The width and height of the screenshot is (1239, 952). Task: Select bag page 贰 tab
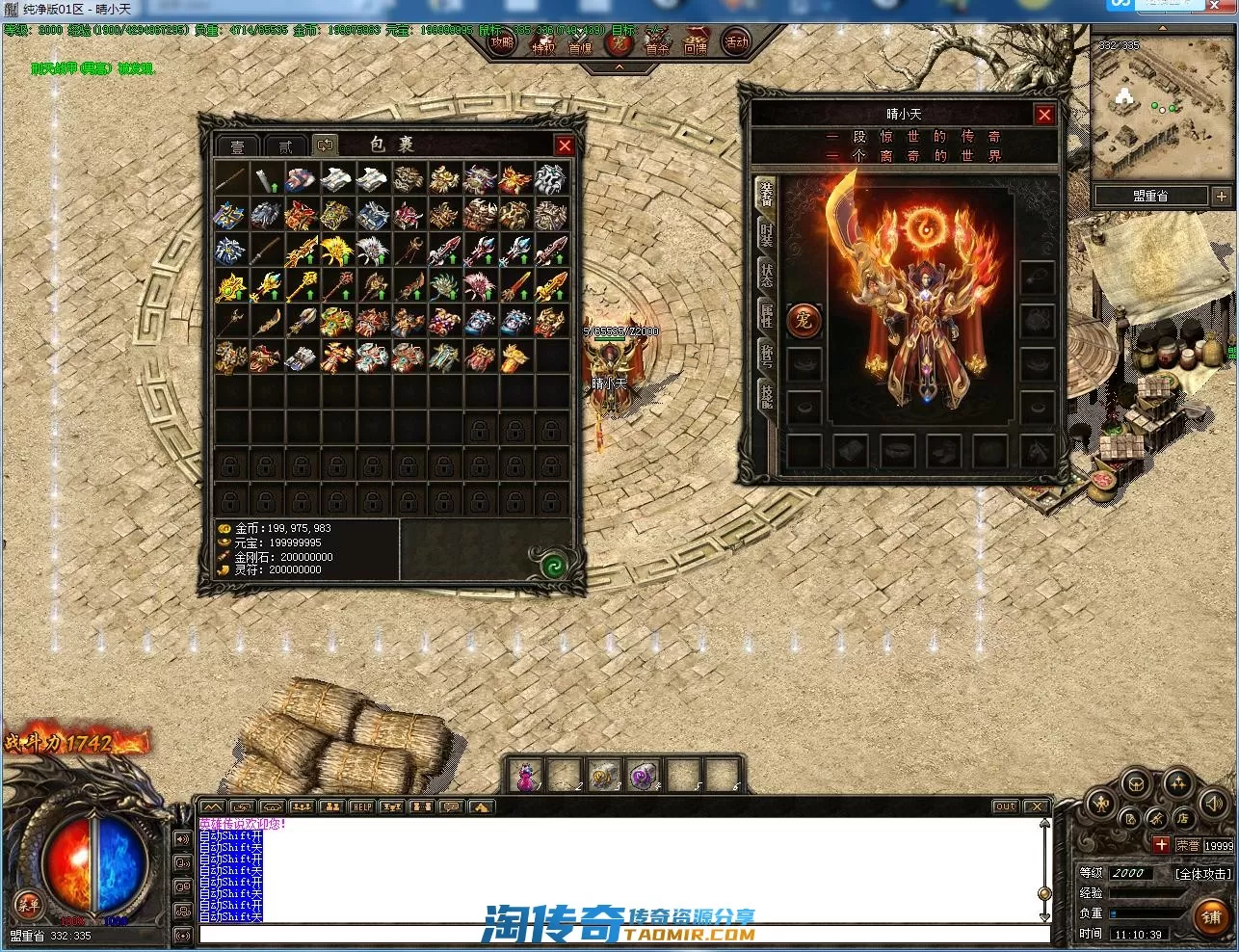[285, 146]
